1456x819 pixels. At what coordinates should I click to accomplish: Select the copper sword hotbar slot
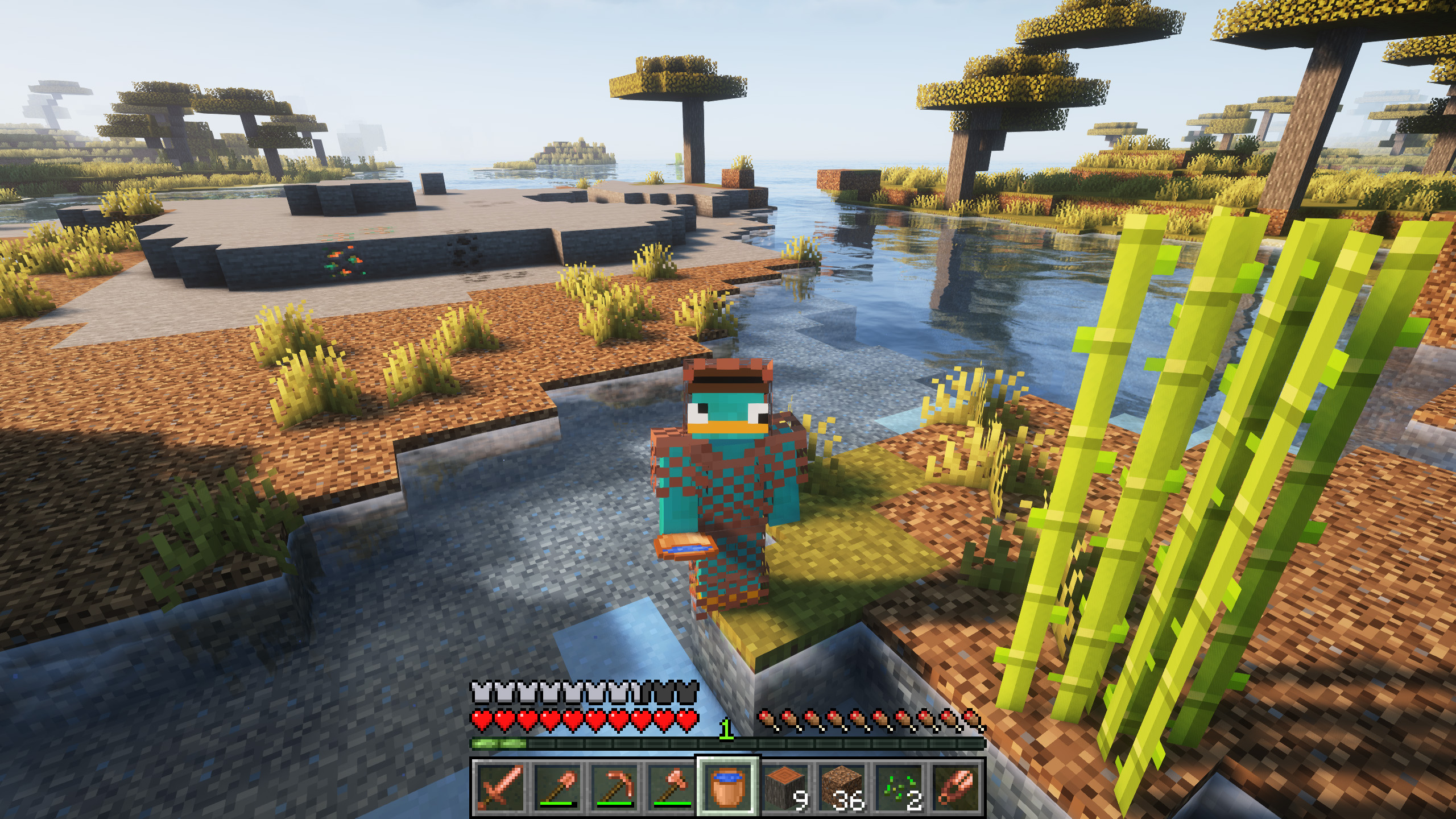(x=499, y=785)
